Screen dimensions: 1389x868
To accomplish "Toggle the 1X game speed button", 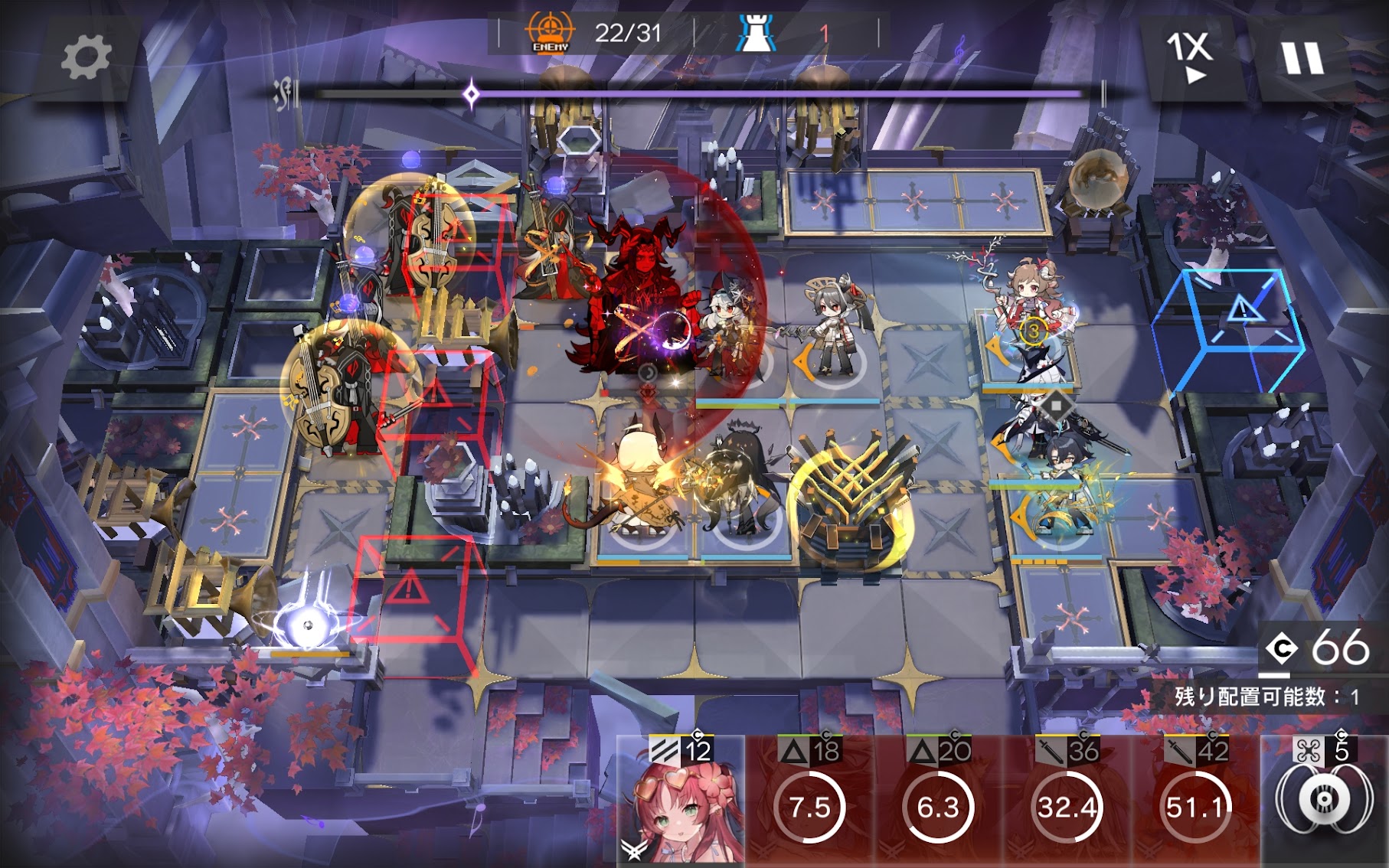I will (x=1189, y=56).
